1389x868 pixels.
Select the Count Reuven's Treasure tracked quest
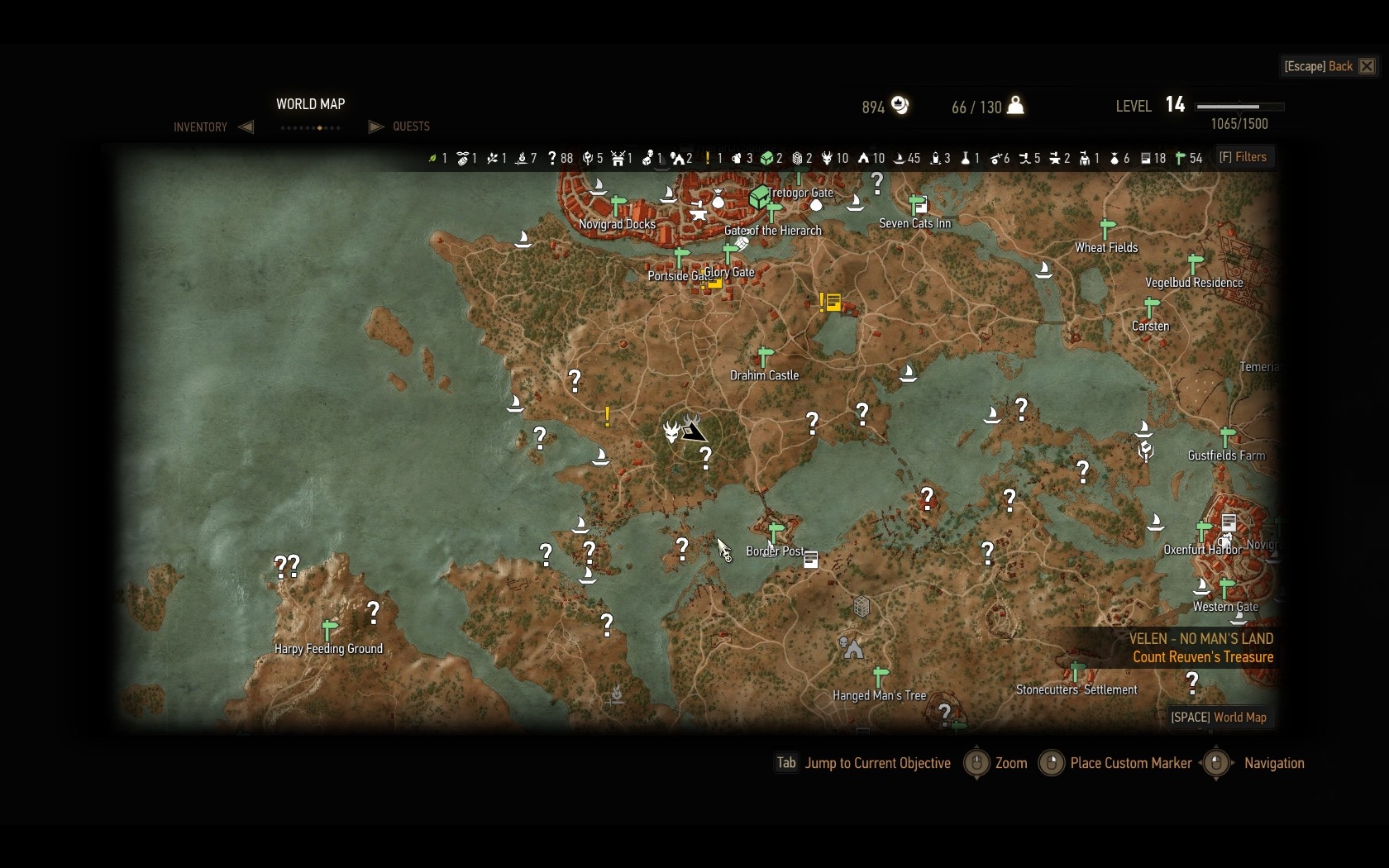click(x=1202, y=657)
